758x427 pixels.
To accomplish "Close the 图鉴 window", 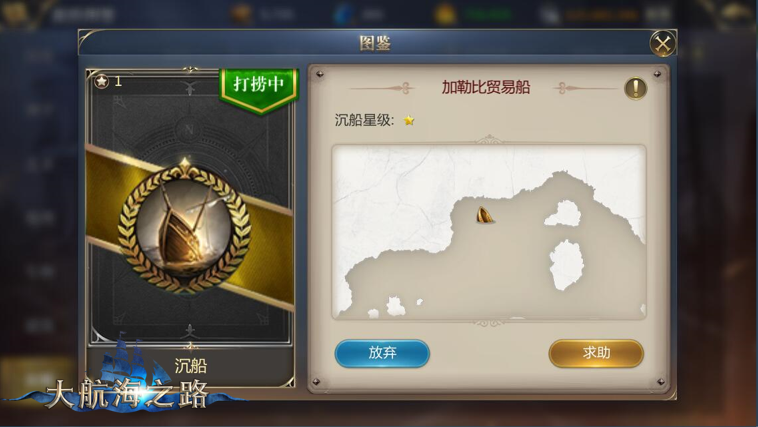I will click(x=662, y=43).
